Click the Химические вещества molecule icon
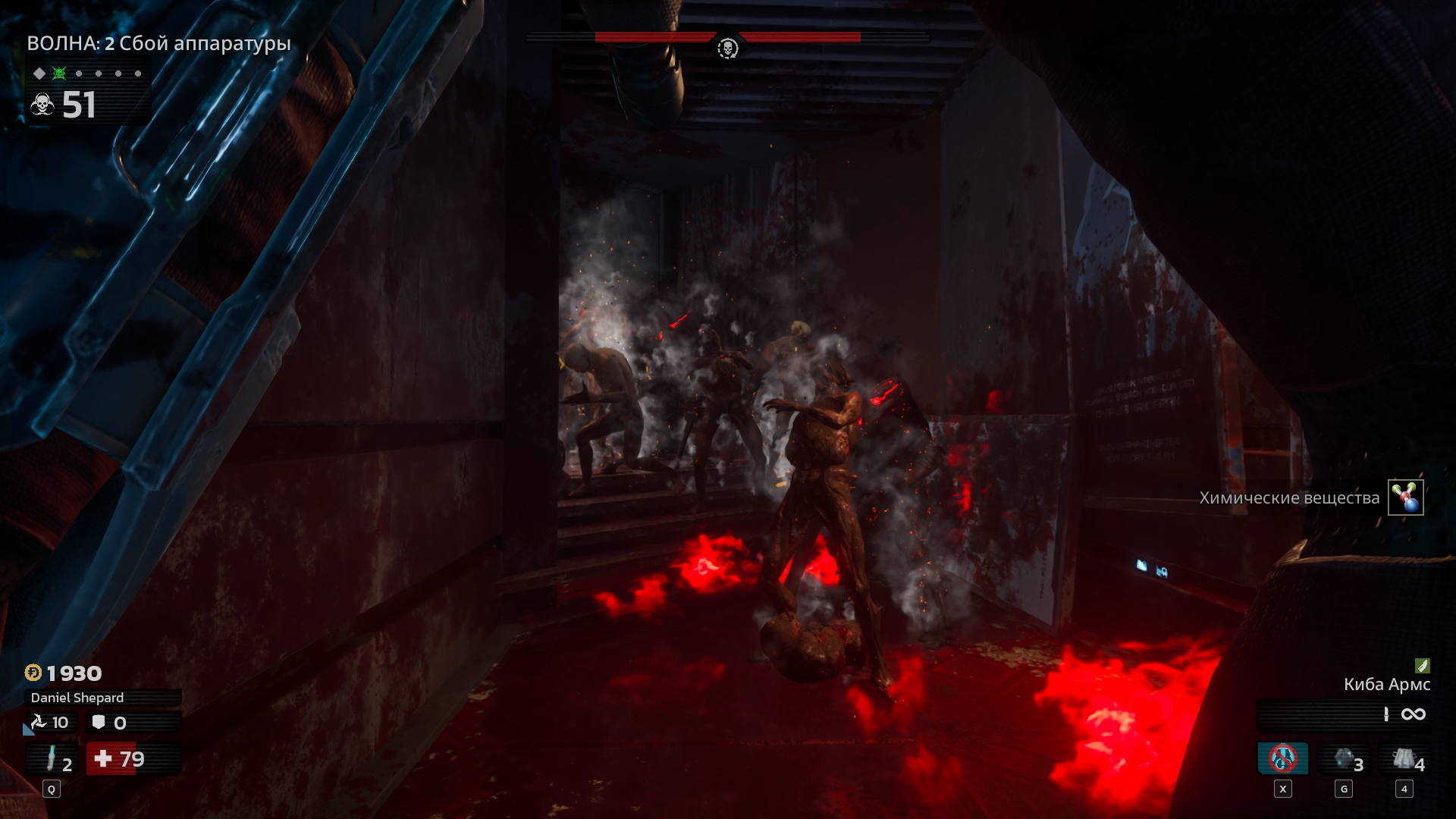This screenshot has height=819, width=1456. click(1406, 497)
